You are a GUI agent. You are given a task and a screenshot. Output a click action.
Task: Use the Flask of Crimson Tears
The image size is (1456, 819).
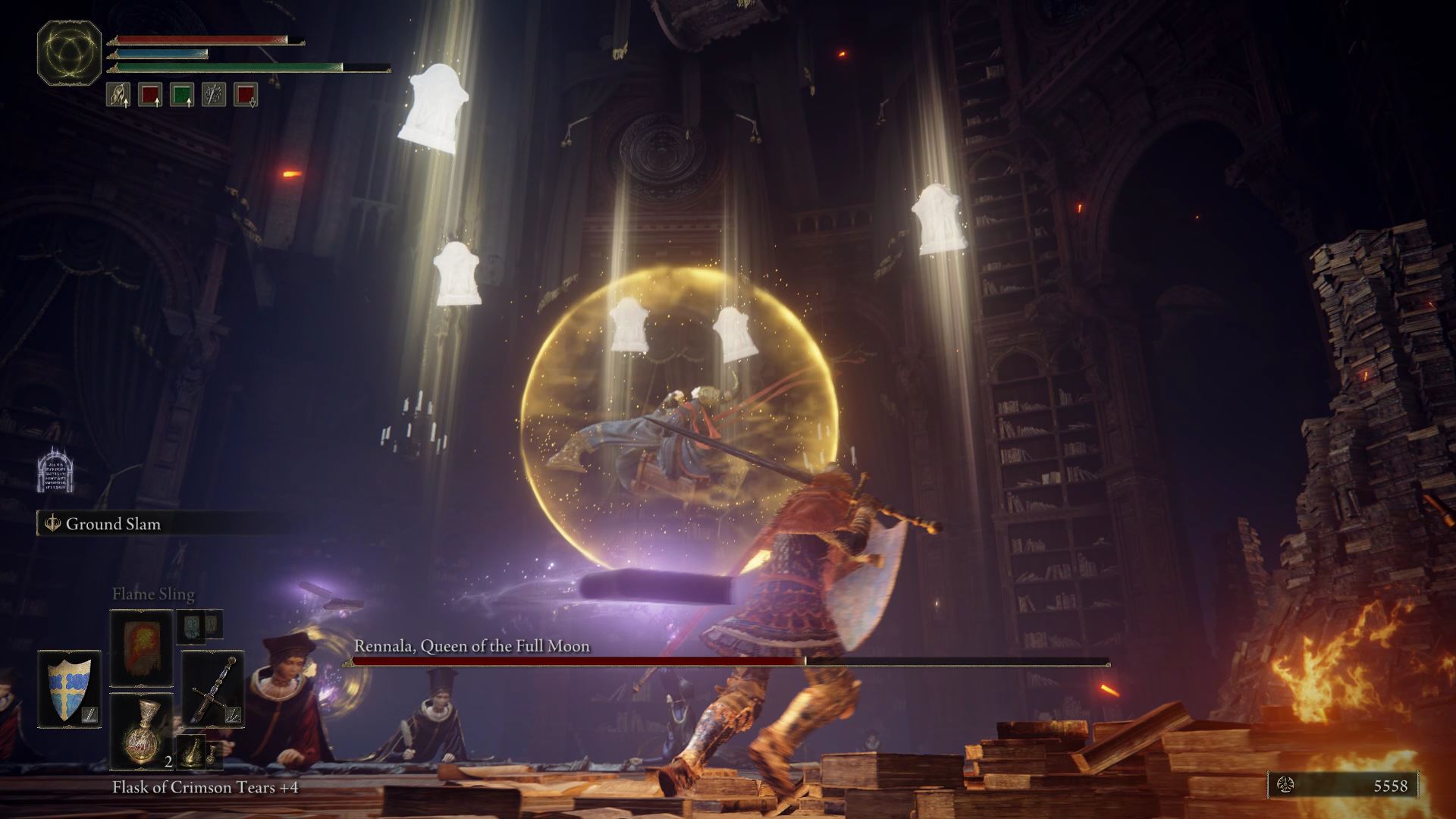pos(142,732)
